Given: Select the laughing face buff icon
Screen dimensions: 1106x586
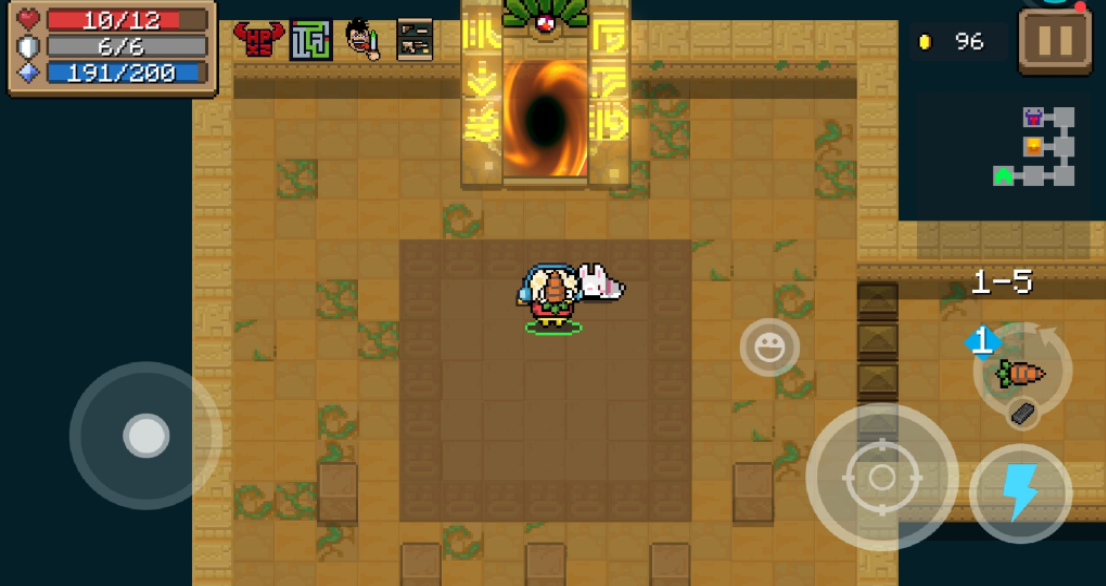Looking at the screenshot, I should 362,40.
